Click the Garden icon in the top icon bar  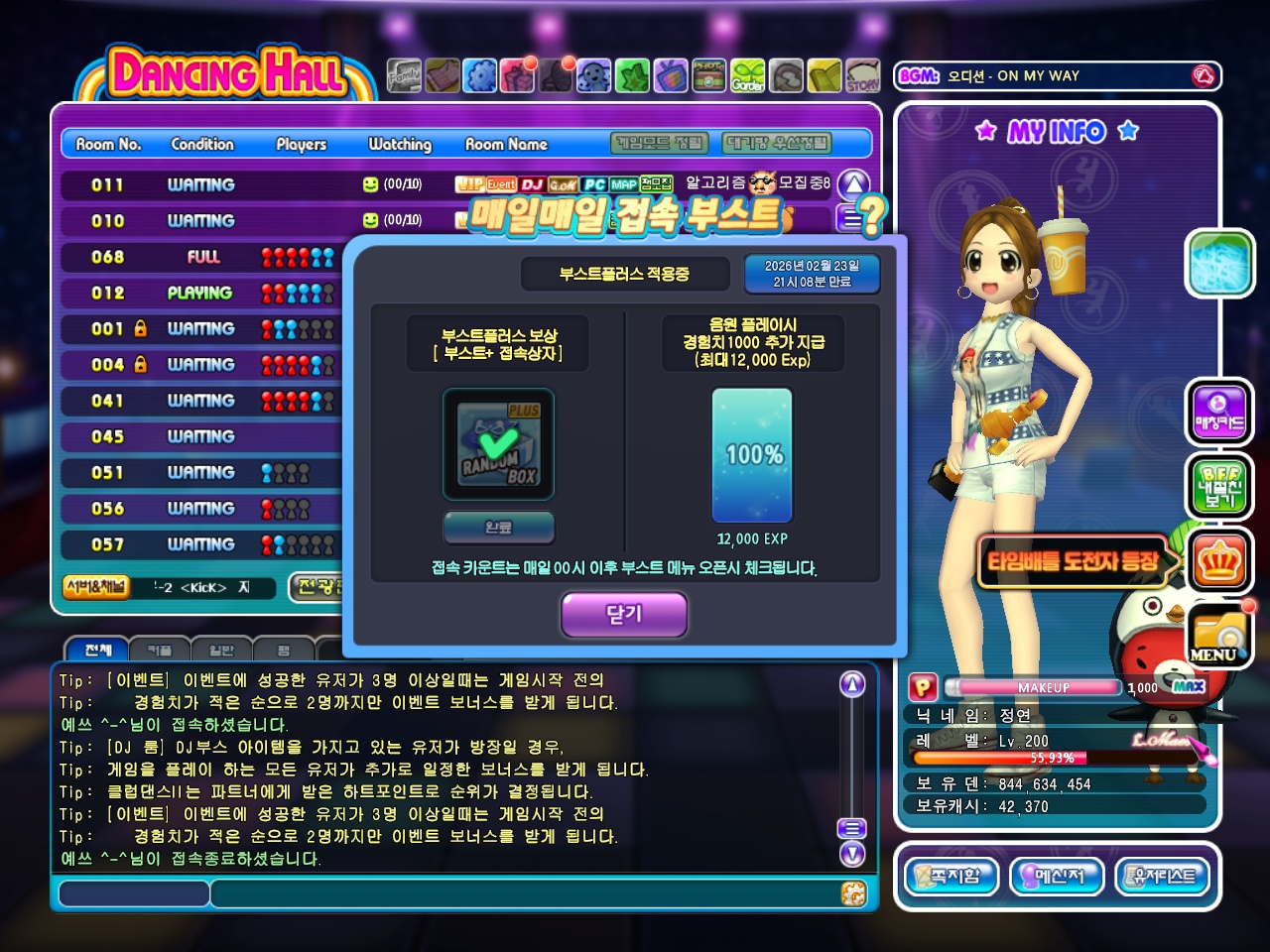click(749, 75)
